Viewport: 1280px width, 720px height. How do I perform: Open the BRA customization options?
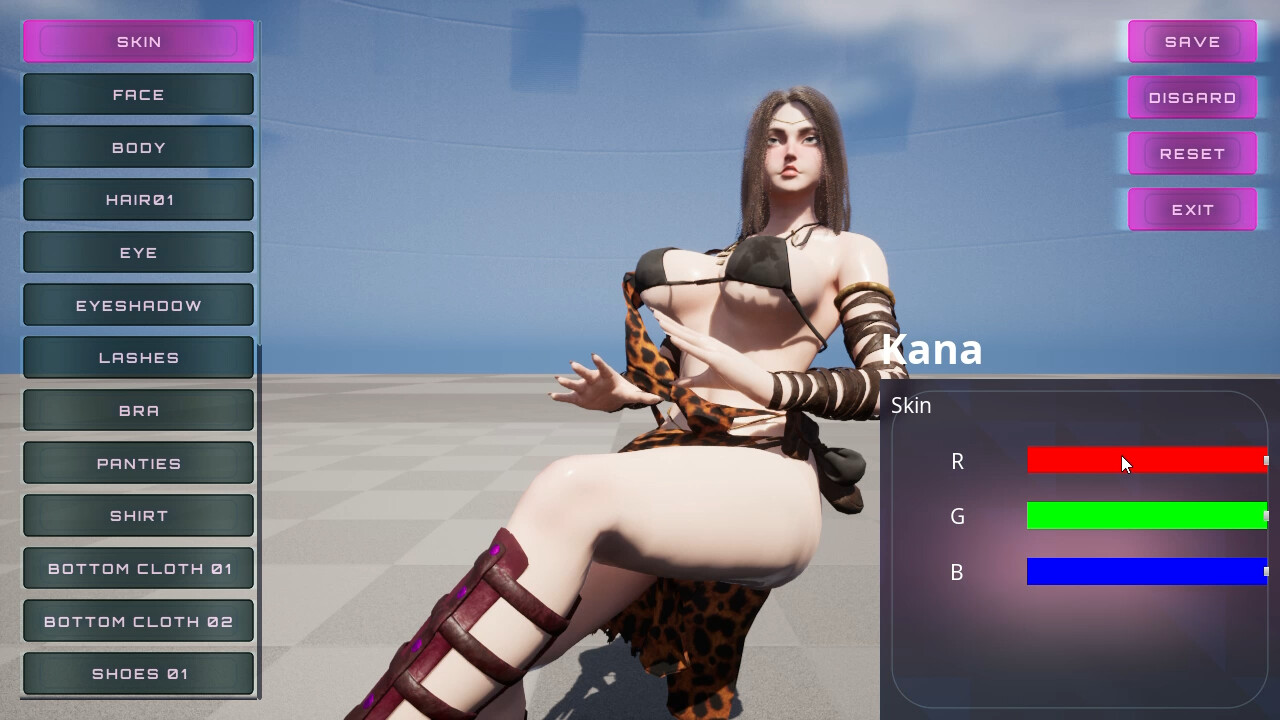point(138,410)
